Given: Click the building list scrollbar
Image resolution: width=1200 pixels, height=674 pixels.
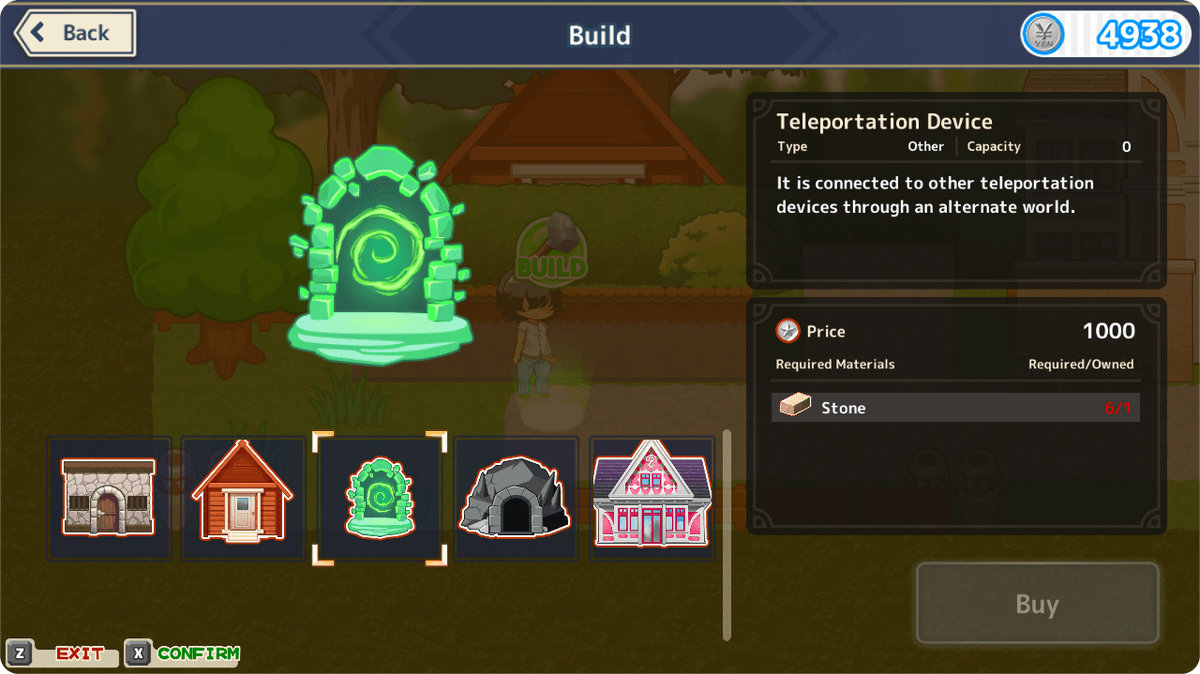Looking at the screenshot, I should coord(727,534).
